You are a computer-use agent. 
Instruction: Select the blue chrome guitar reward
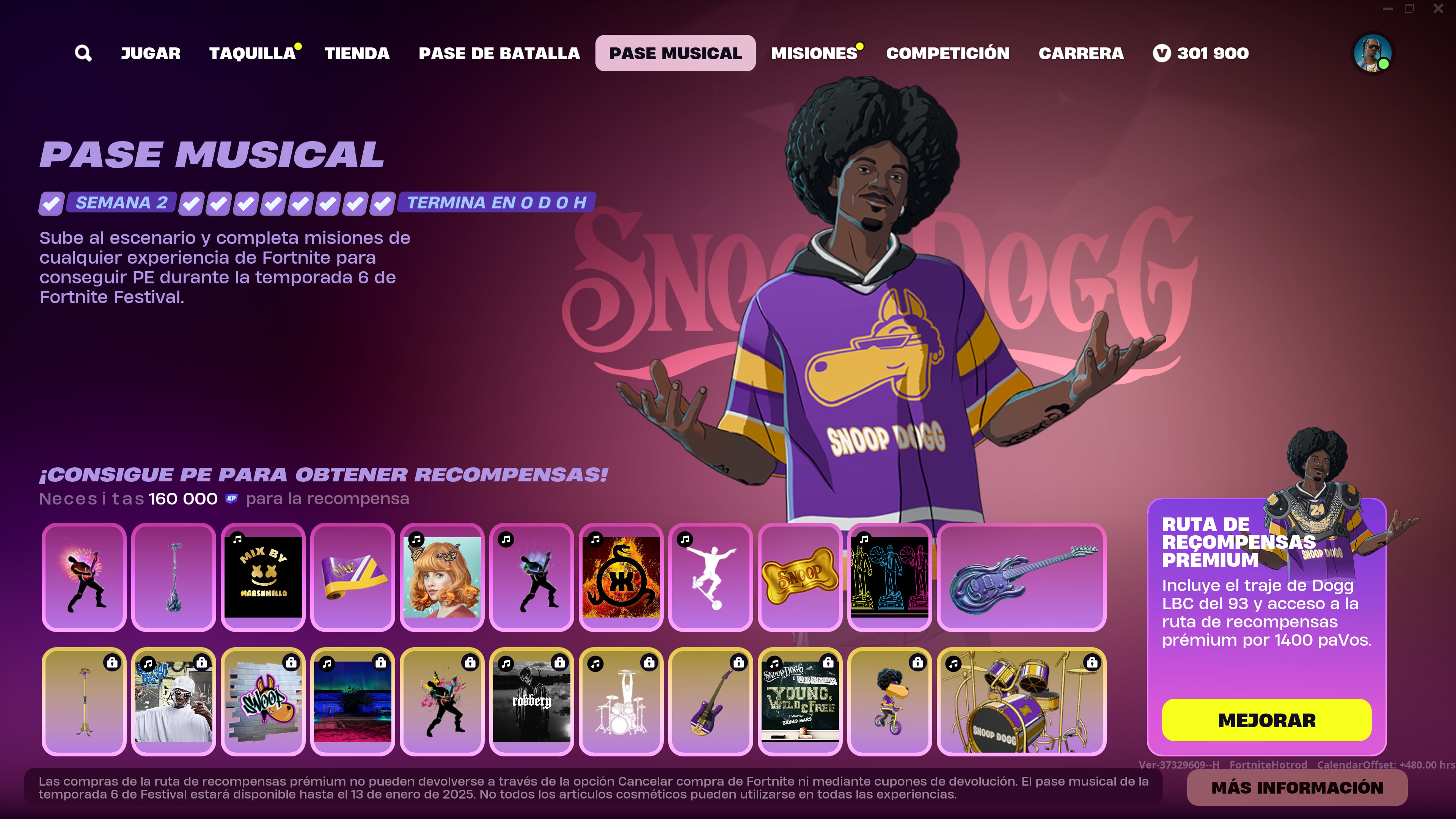pos(1021,577)
